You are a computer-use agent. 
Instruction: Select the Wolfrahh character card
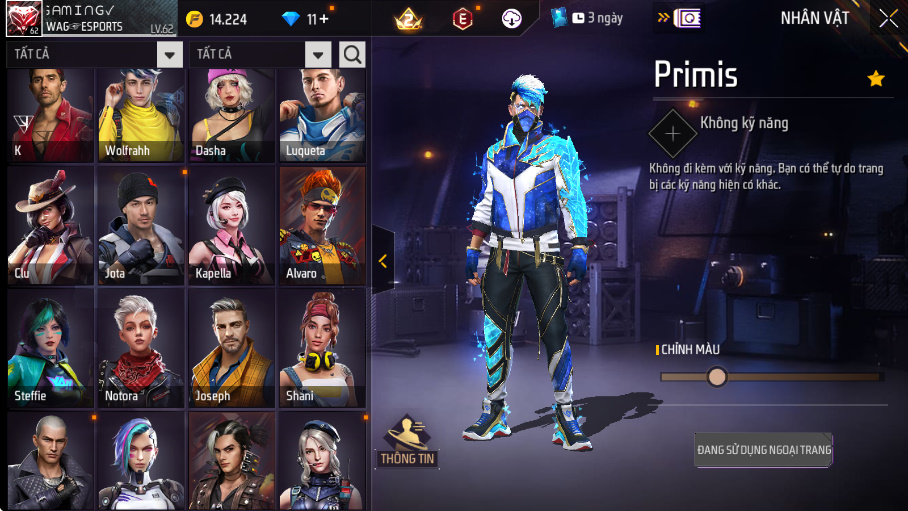point(140,115)
